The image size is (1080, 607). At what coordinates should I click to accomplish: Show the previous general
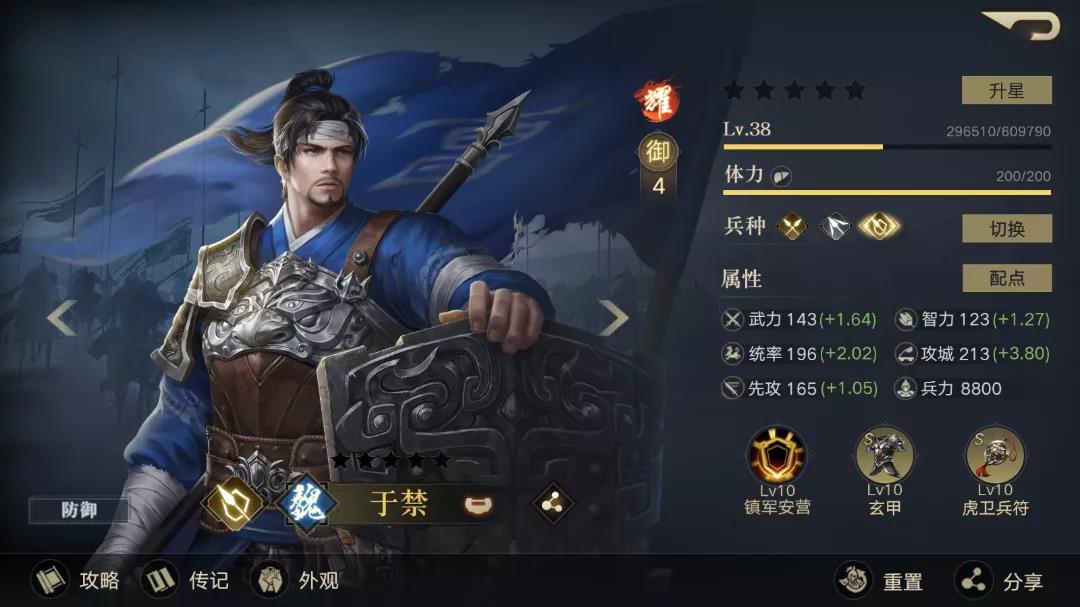pyautogui.click(x=61, y=318)
